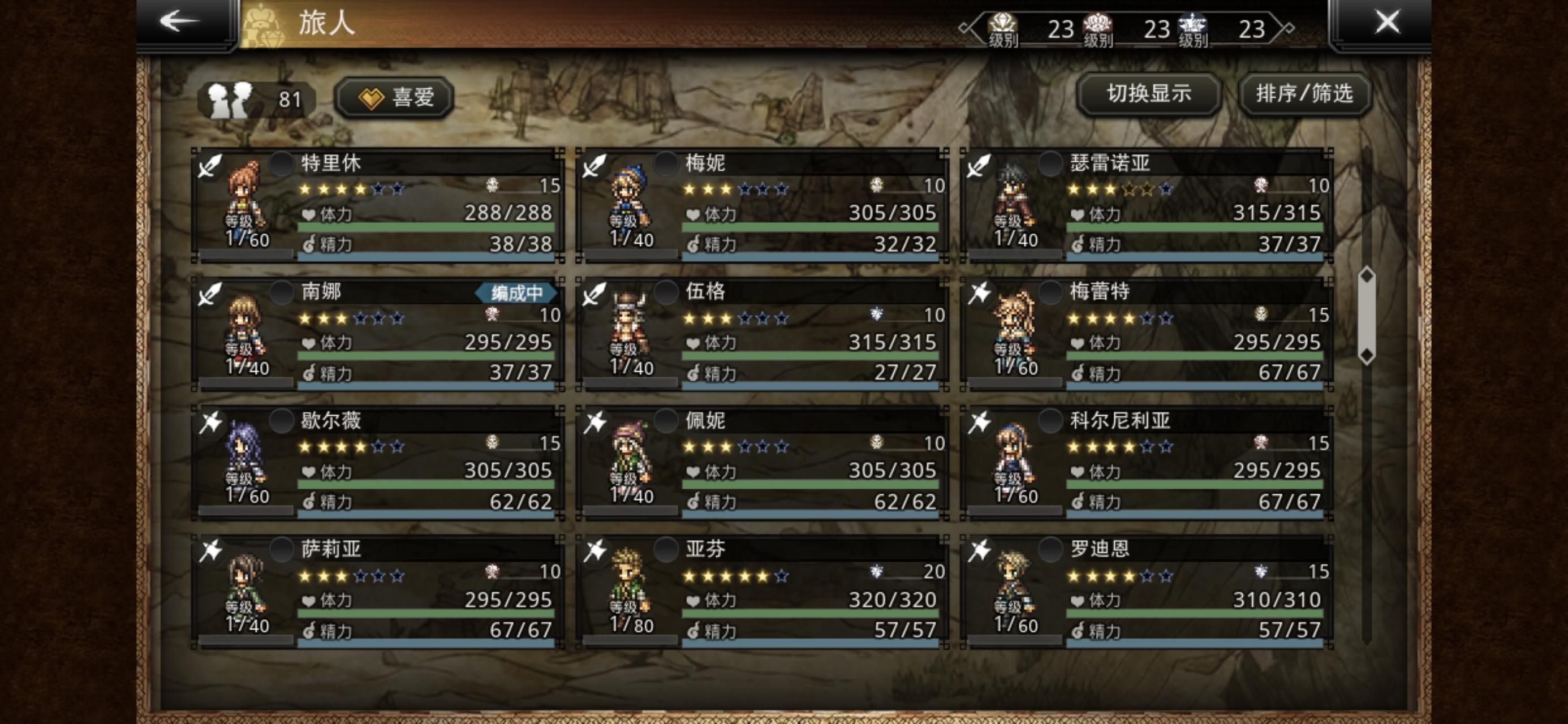Close the traveler list screen
Viewport: 1568px width, 724px height.
click(1386, 23)
